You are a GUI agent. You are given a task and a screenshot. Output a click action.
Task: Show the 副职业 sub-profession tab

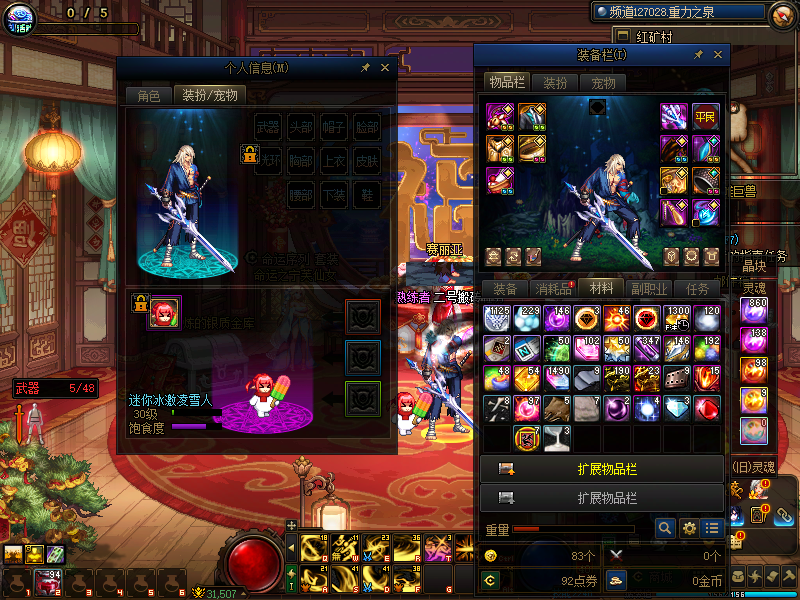point(648,288)
